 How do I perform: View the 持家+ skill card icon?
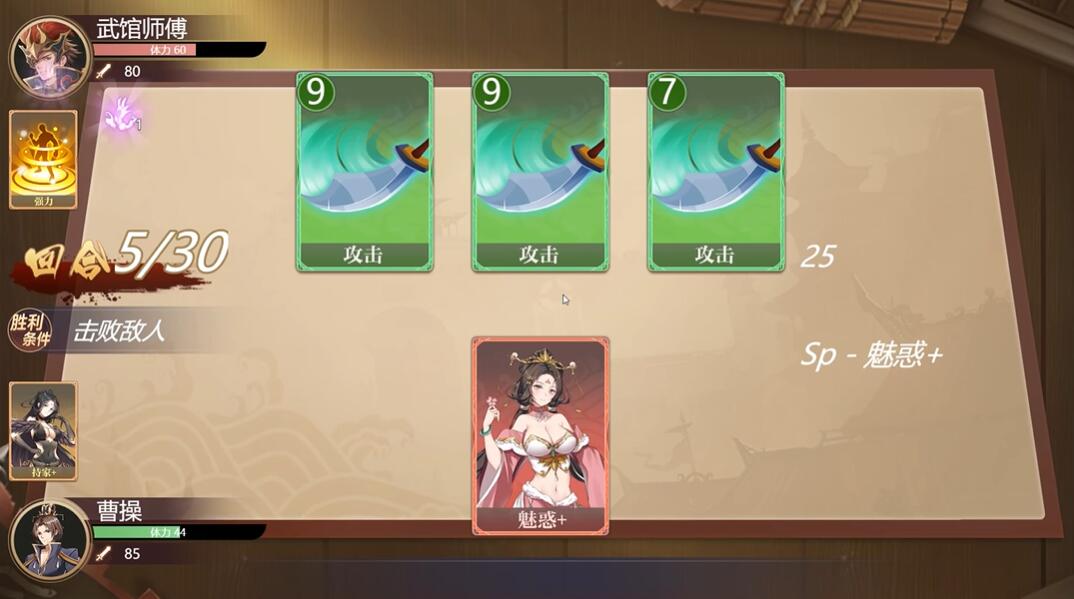click(43, 430)
